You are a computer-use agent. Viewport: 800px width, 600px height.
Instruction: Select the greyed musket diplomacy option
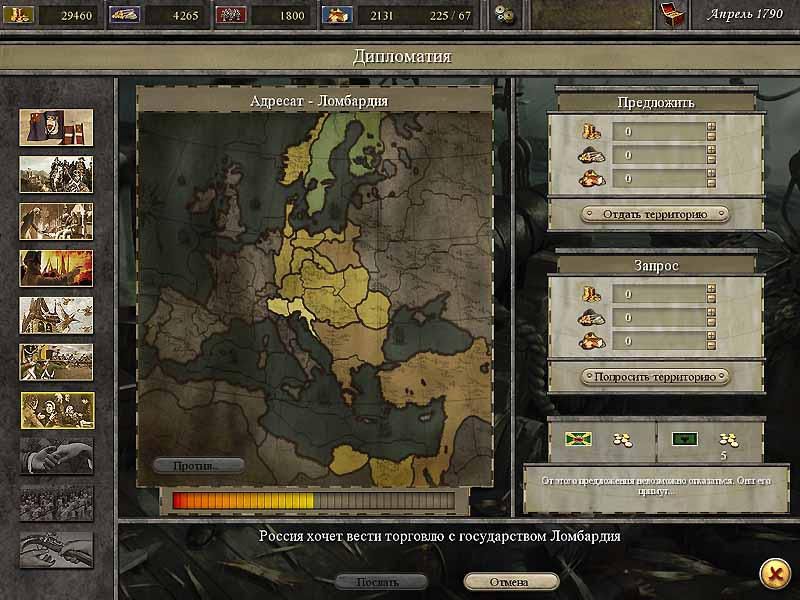tap(56, 550)
